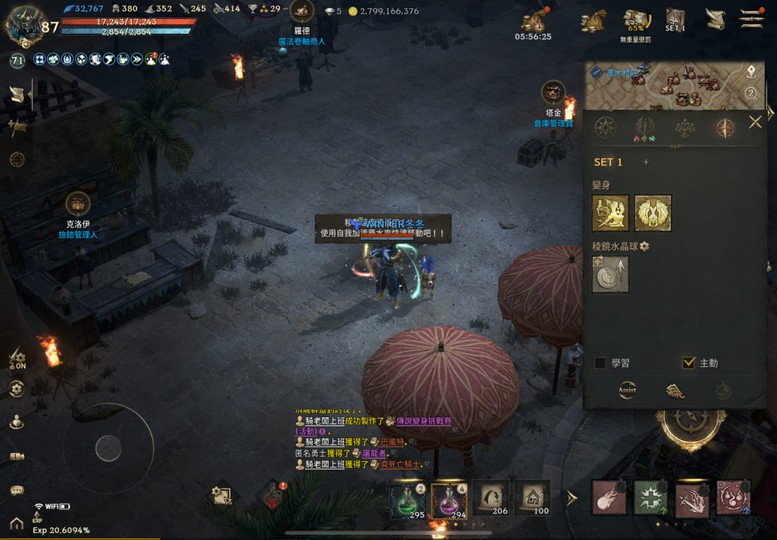Close the SET 1 skill panel

pyautogui.click(x=755, y=123)
